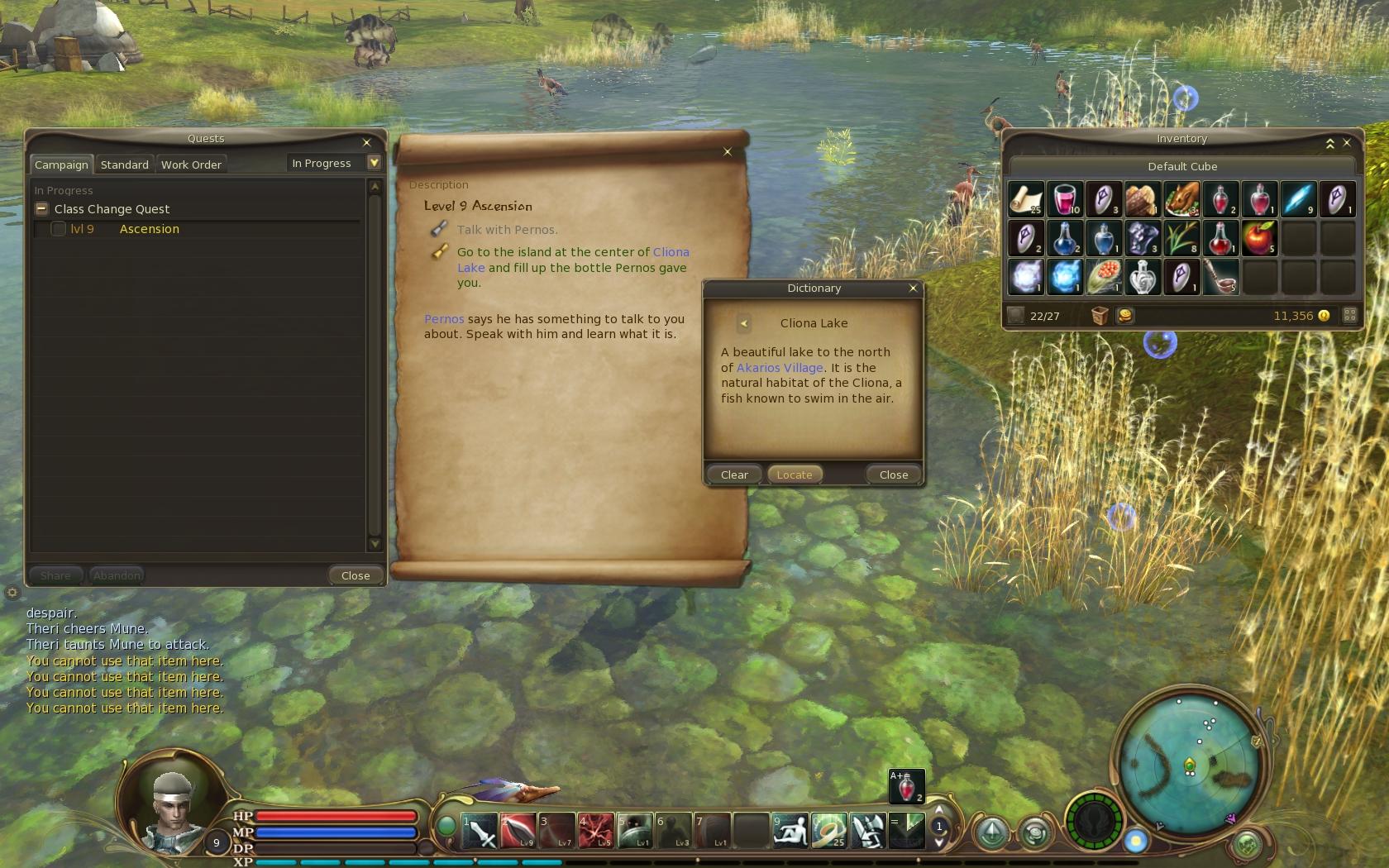Click the Locate button in Dictionary
Image resolution: width=1389 pixels, height=868 pixels.
[x=794, y=475]
